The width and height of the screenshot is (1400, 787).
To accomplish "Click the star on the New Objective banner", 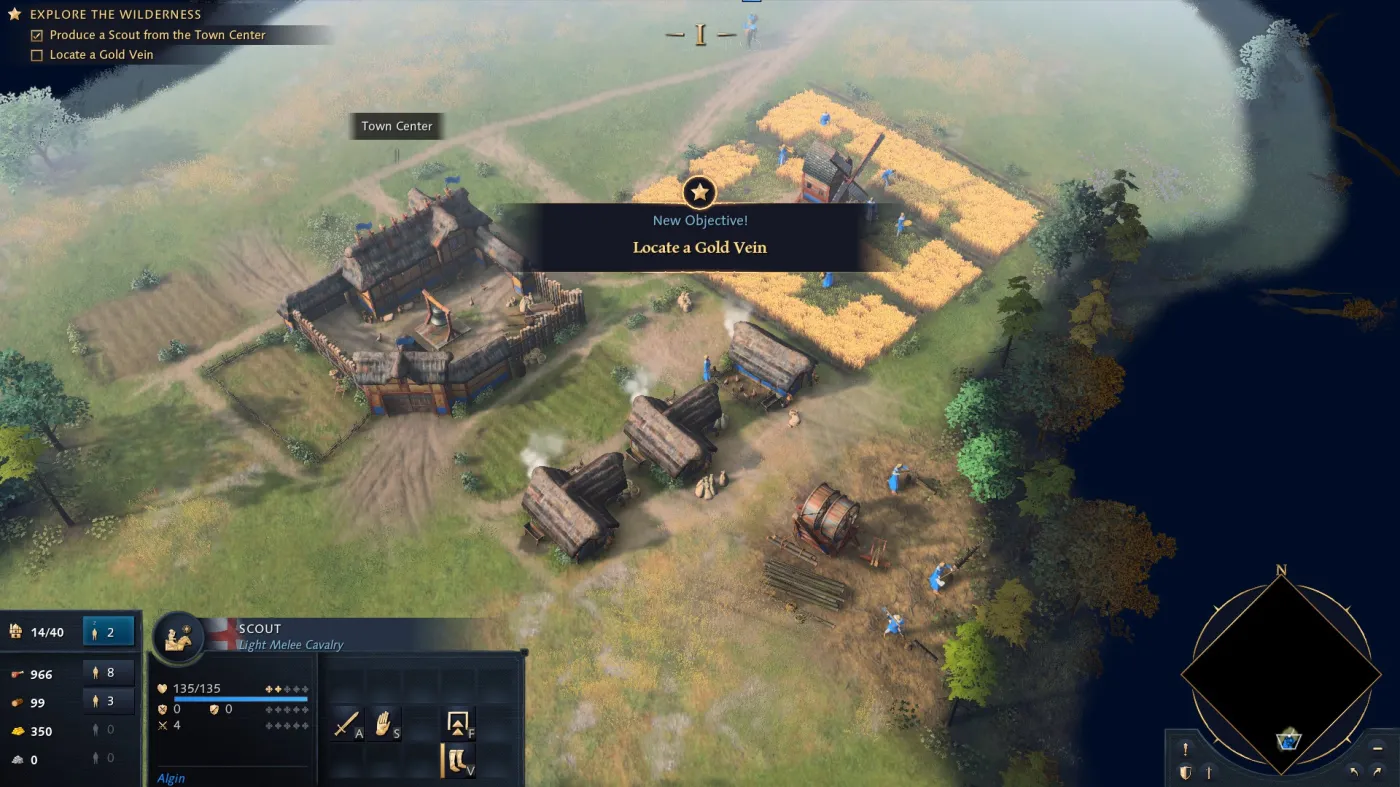I will (699, 191).
